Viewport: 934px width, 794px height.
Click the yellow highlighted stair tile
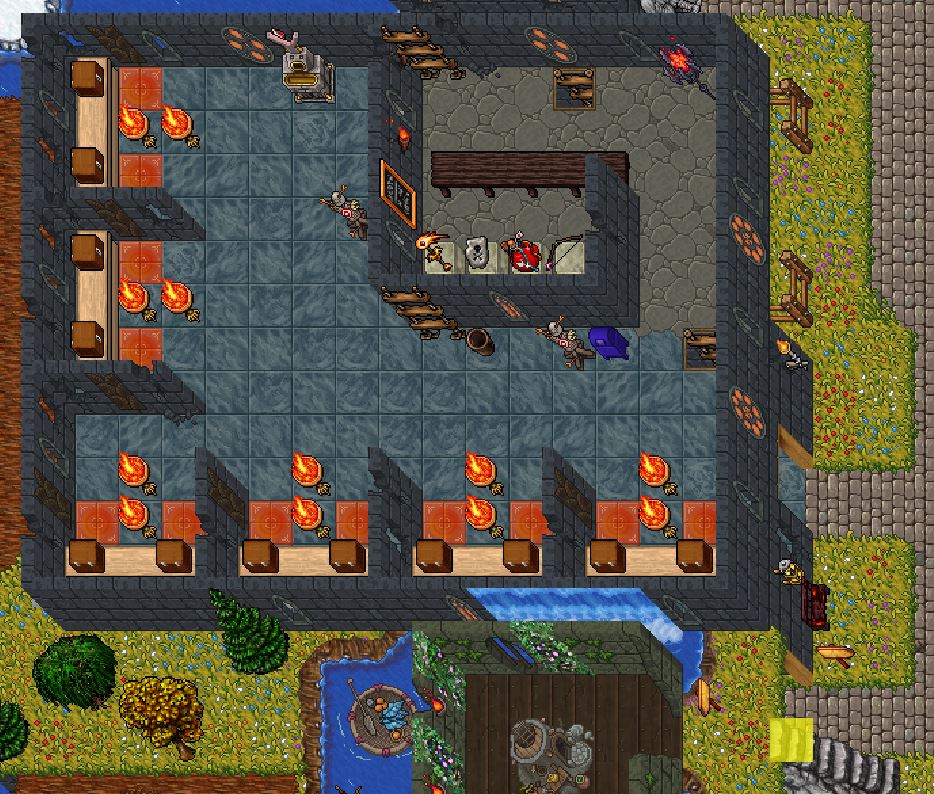pos(792,740)
